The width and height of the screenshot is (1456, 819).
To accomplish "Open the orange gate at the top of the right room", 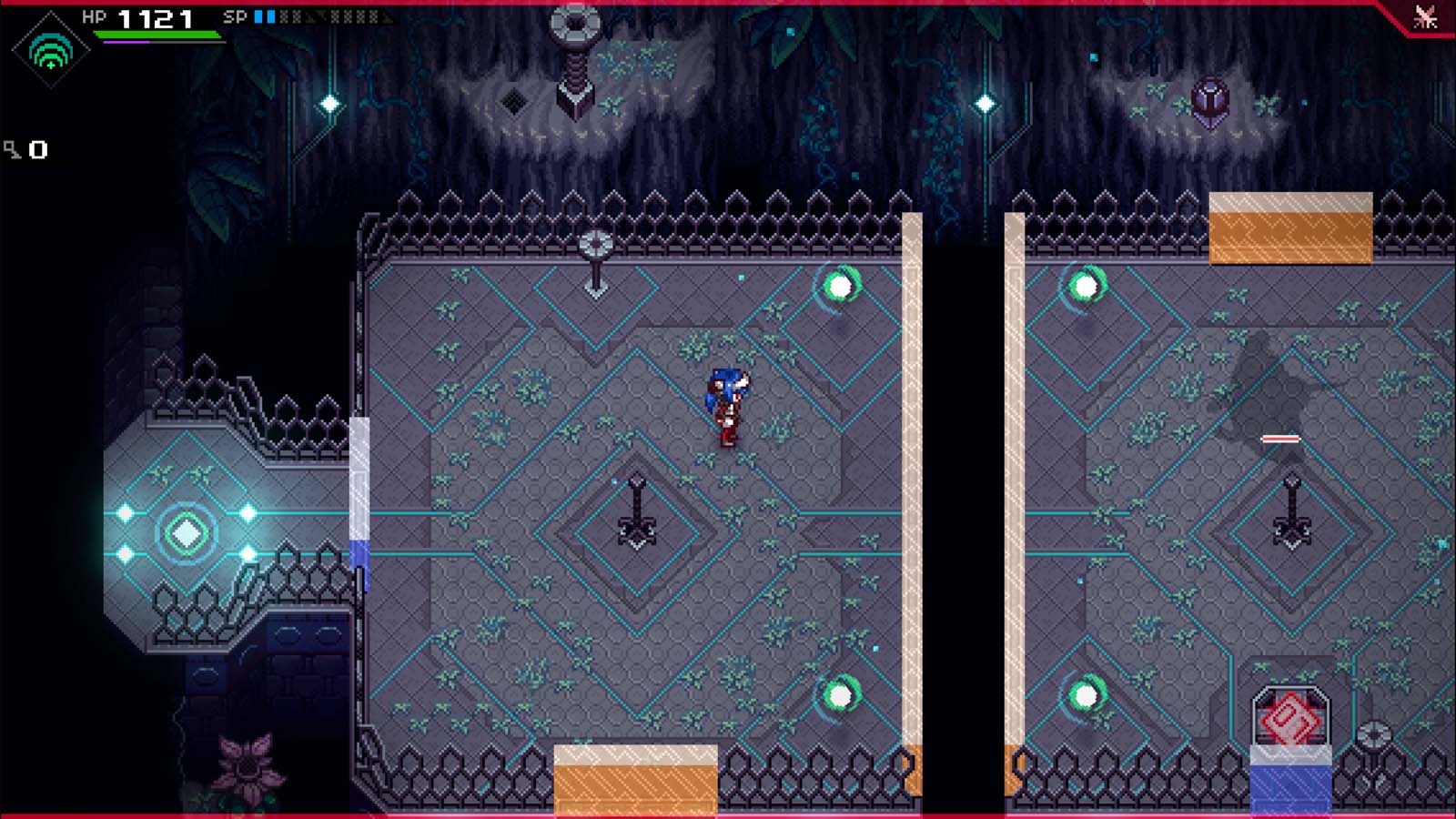I will (x=1289, y=226).
